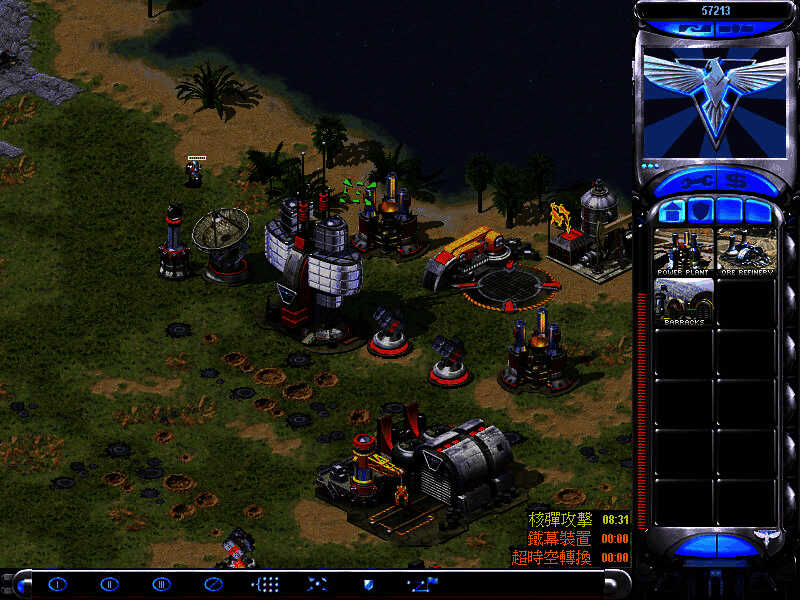Click the blue scroll button below the build list
Viewport: 800px width, 600px height.
(x=714, y=546)
